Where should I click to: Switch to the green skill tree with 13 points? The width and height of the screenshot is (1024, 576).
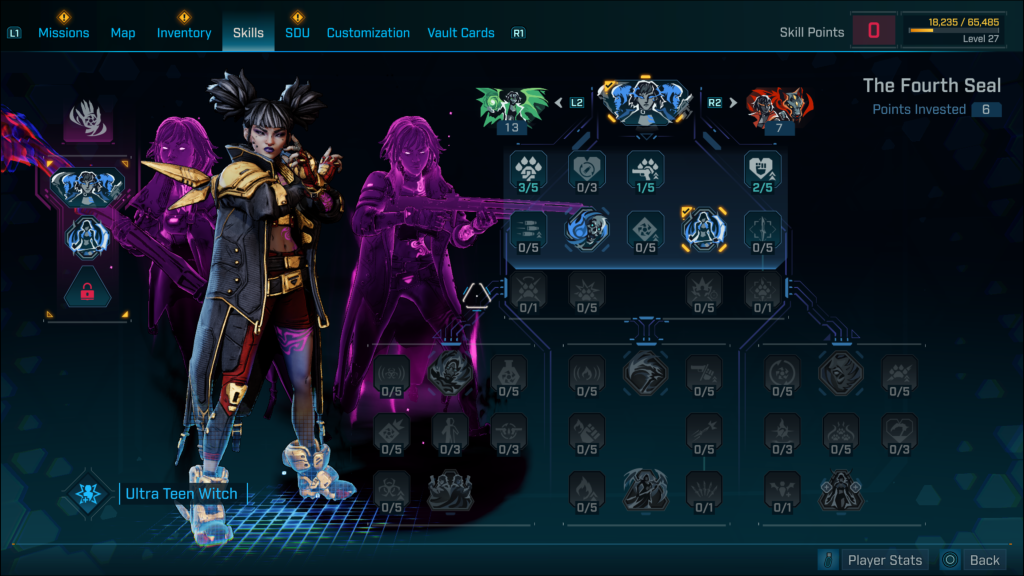pos(513,108)
